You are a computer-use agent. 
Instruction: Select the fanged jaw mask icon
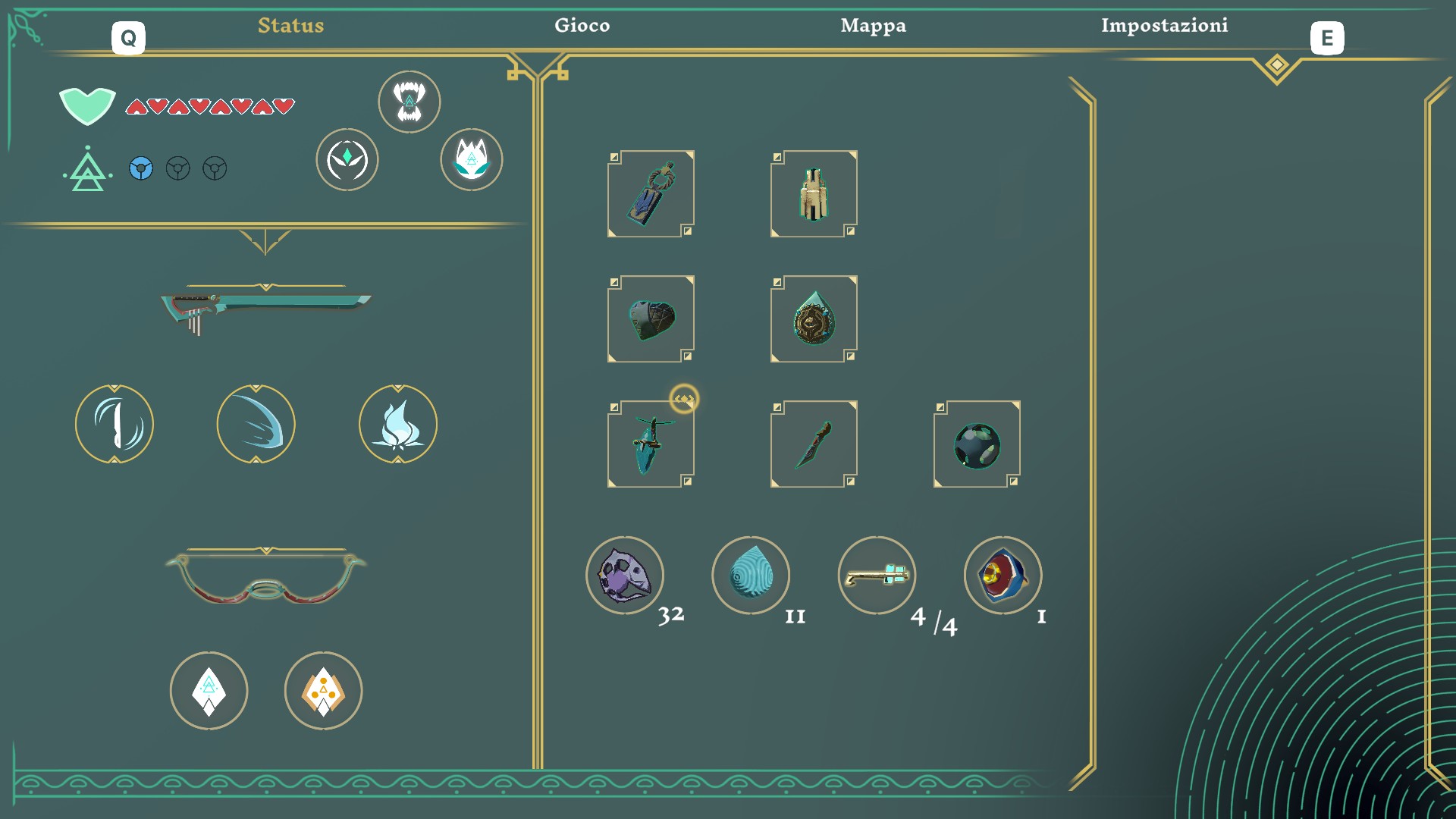click(x=409, y=102)
